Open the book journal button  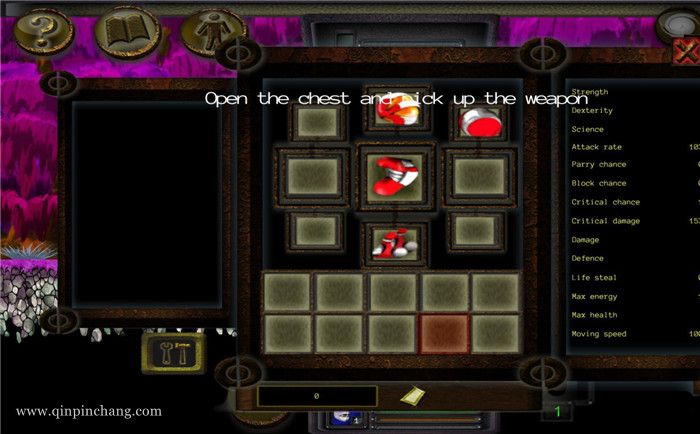point(126,31)
